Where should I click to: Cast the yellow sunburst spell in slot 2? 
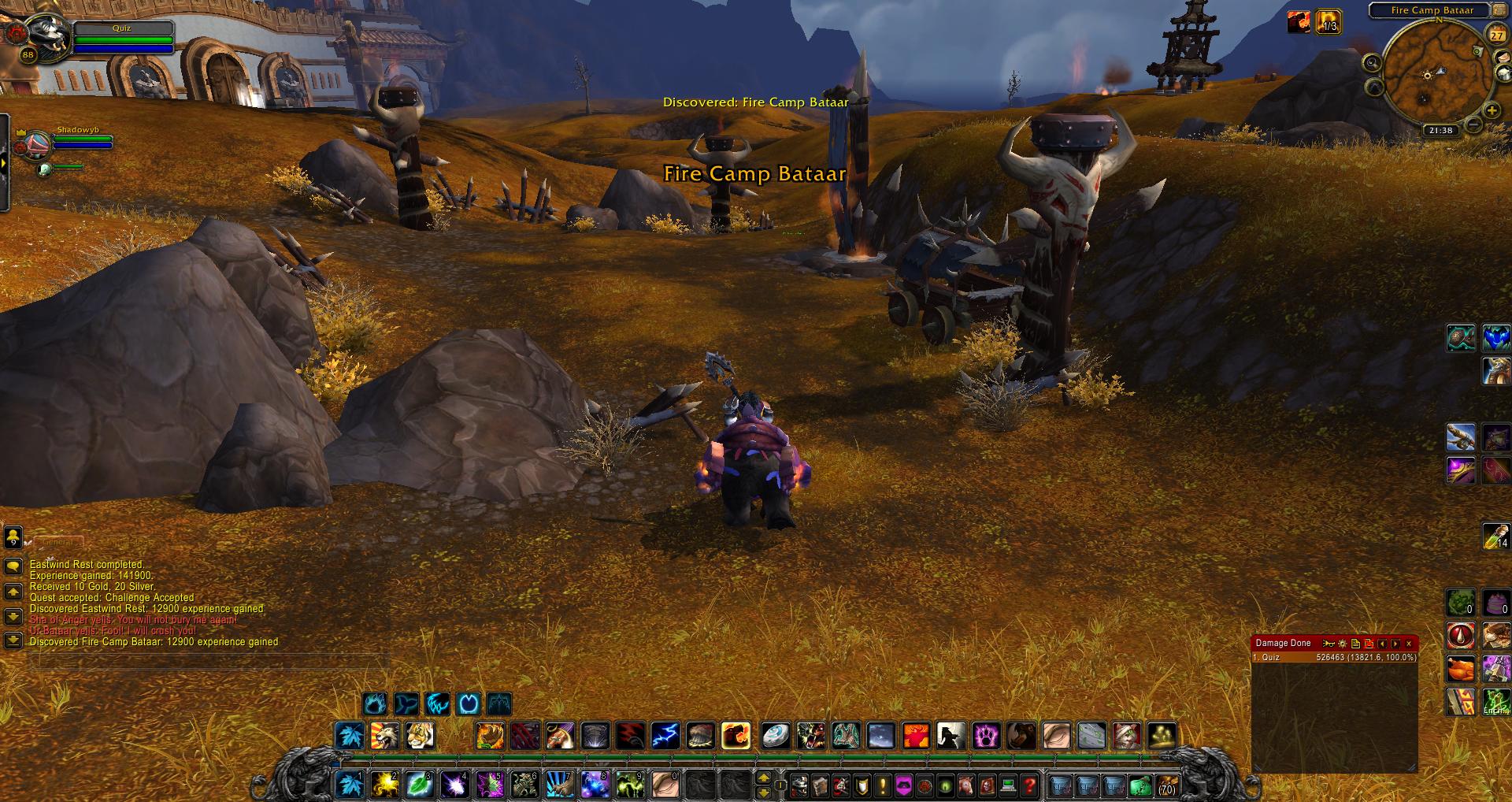tap(384, 785)
